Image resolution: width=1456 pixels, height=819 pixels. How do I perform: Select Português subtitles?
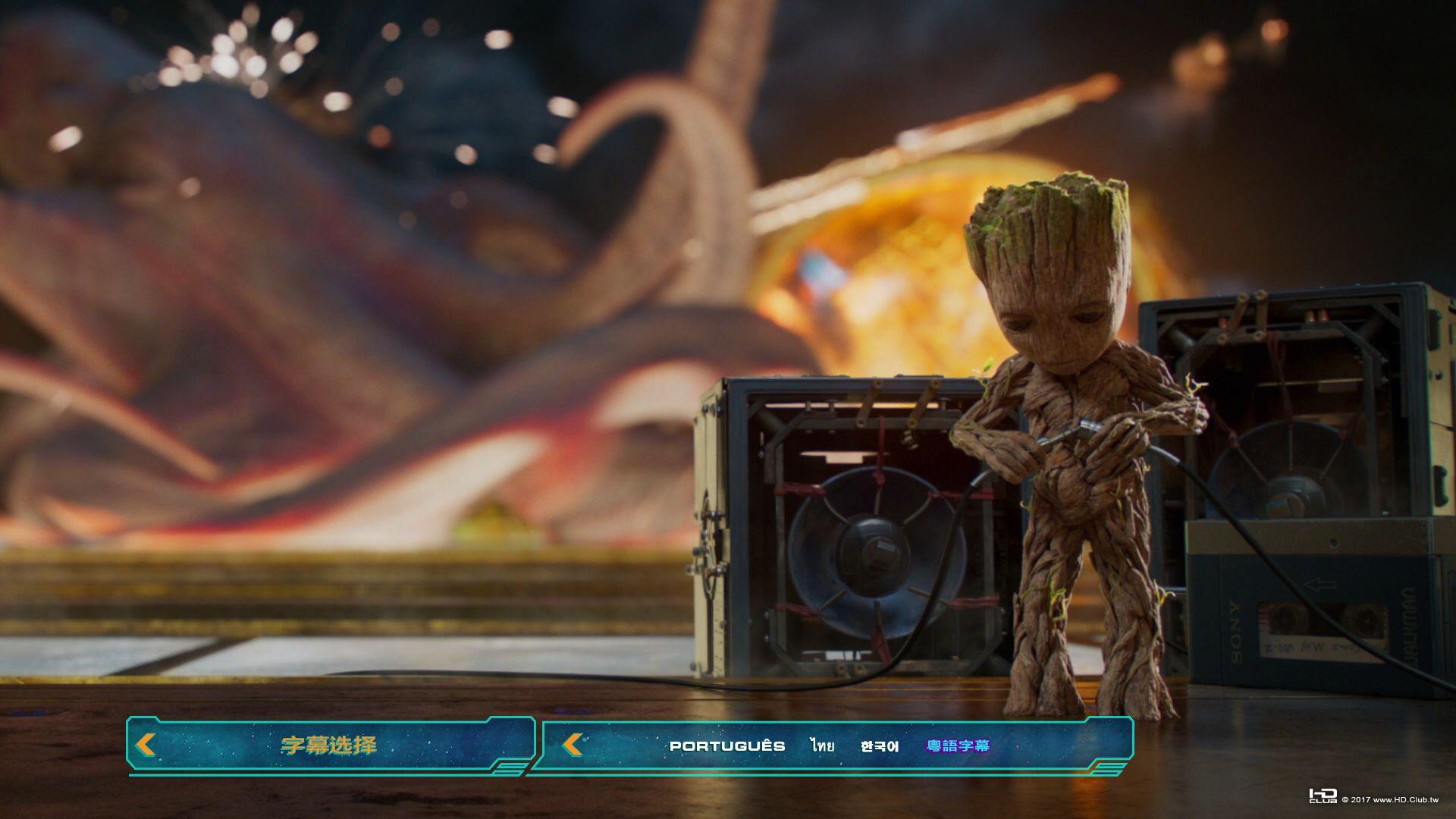[x=726, y=746]
